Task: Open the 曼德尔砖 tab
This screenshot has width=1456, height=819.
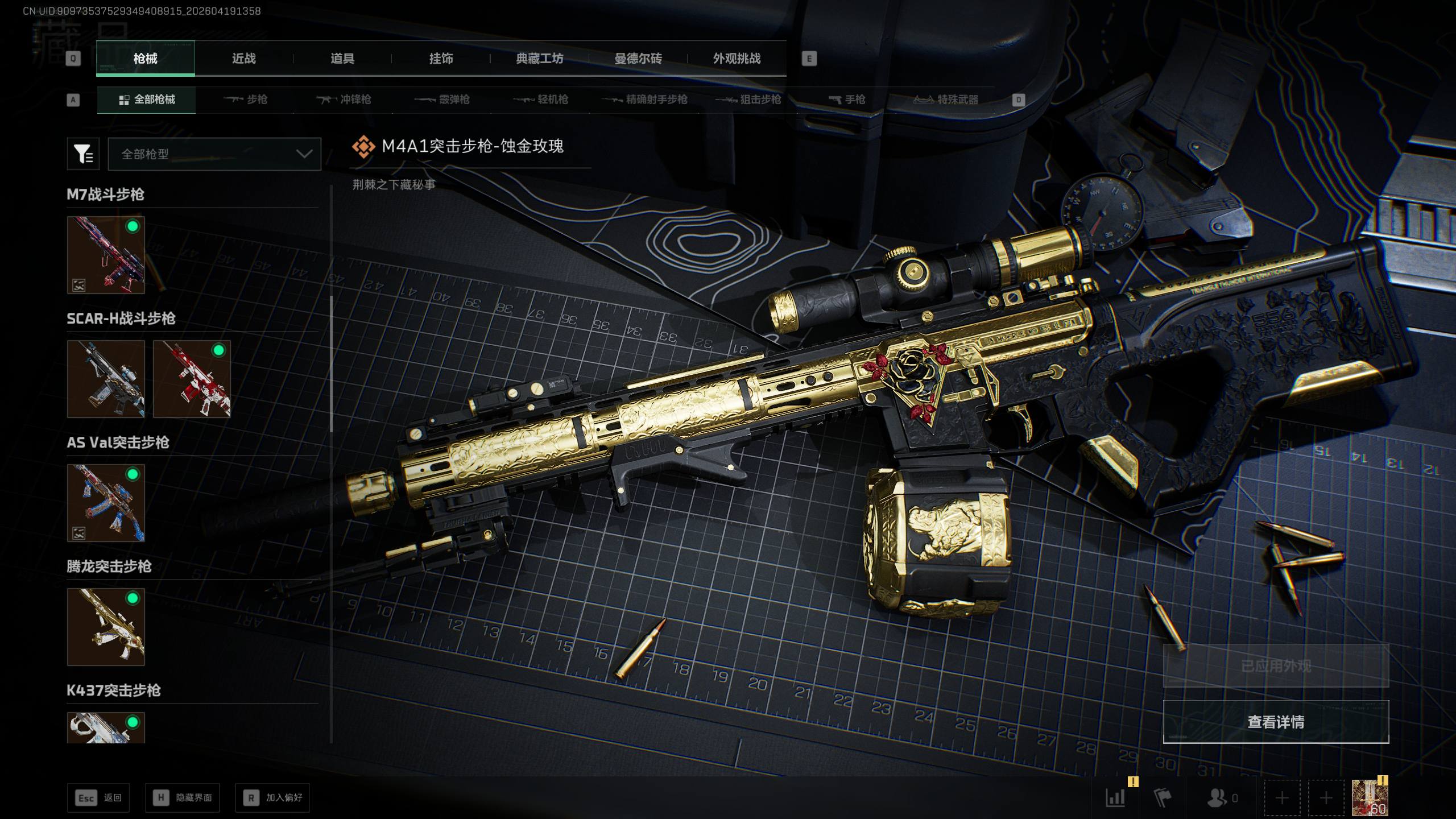Action: pos(638,59)
